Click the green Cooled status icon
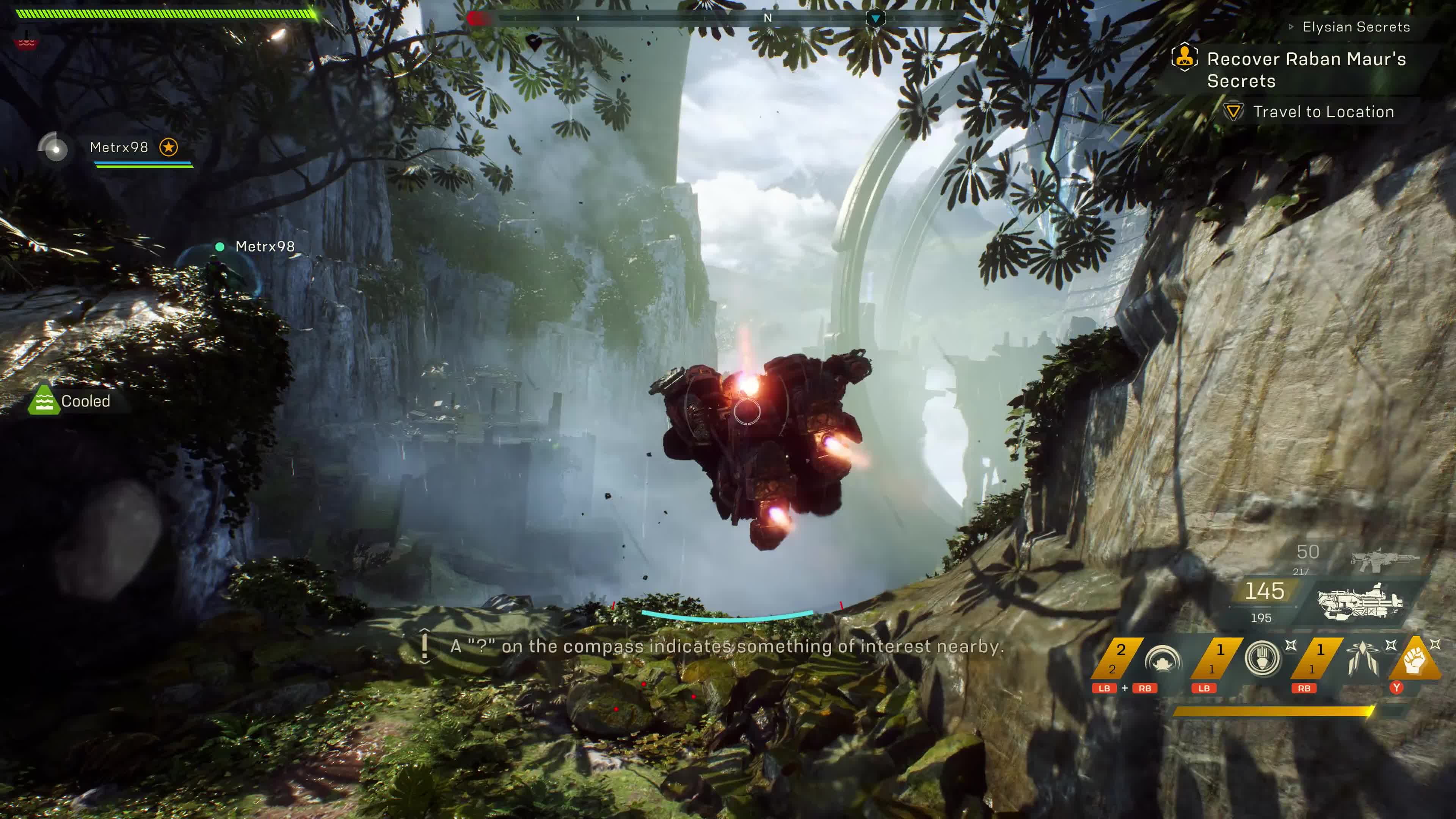 click(44, 401)
